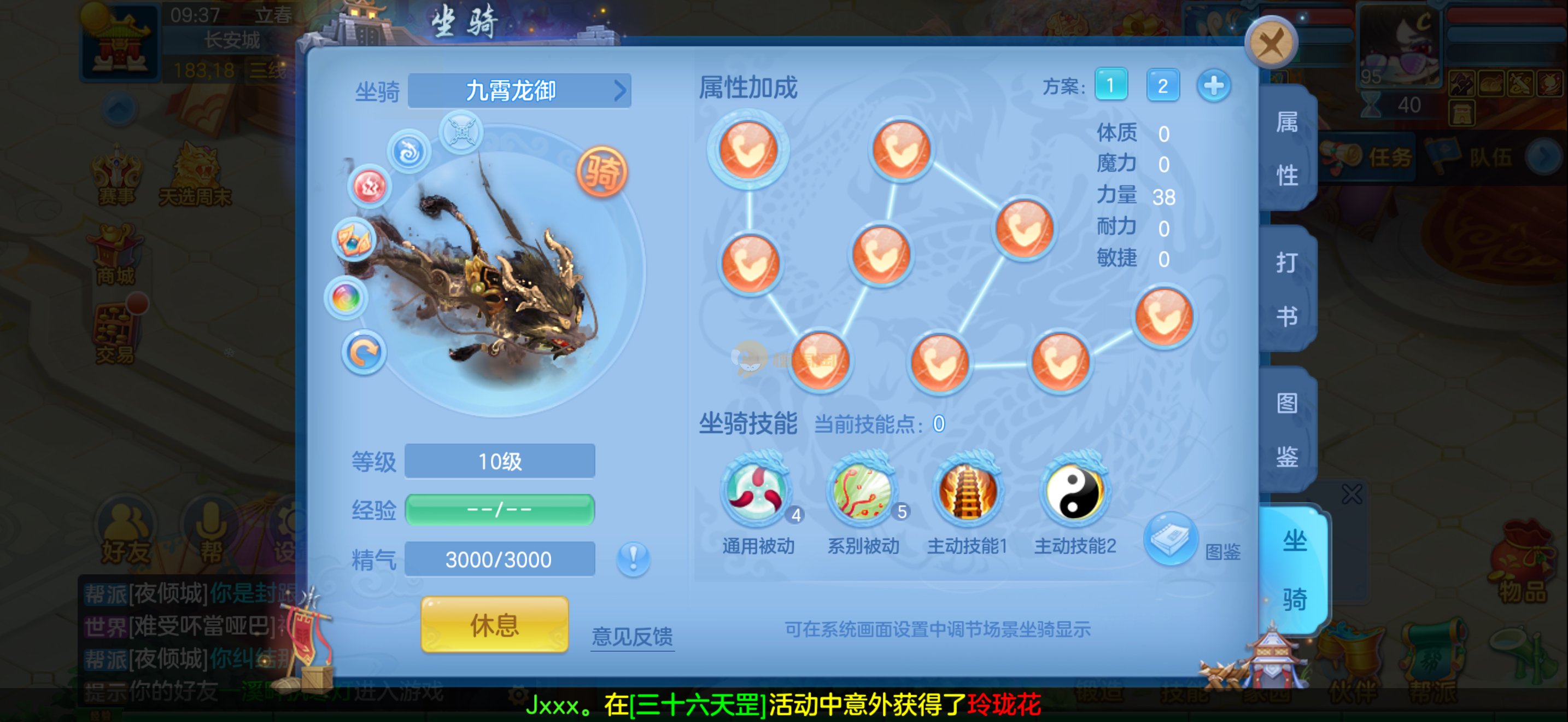Viewport: 1568px width, 722px height.
Task: Open the rainbow color wheel dye icon
Action: tap(346, 298)
